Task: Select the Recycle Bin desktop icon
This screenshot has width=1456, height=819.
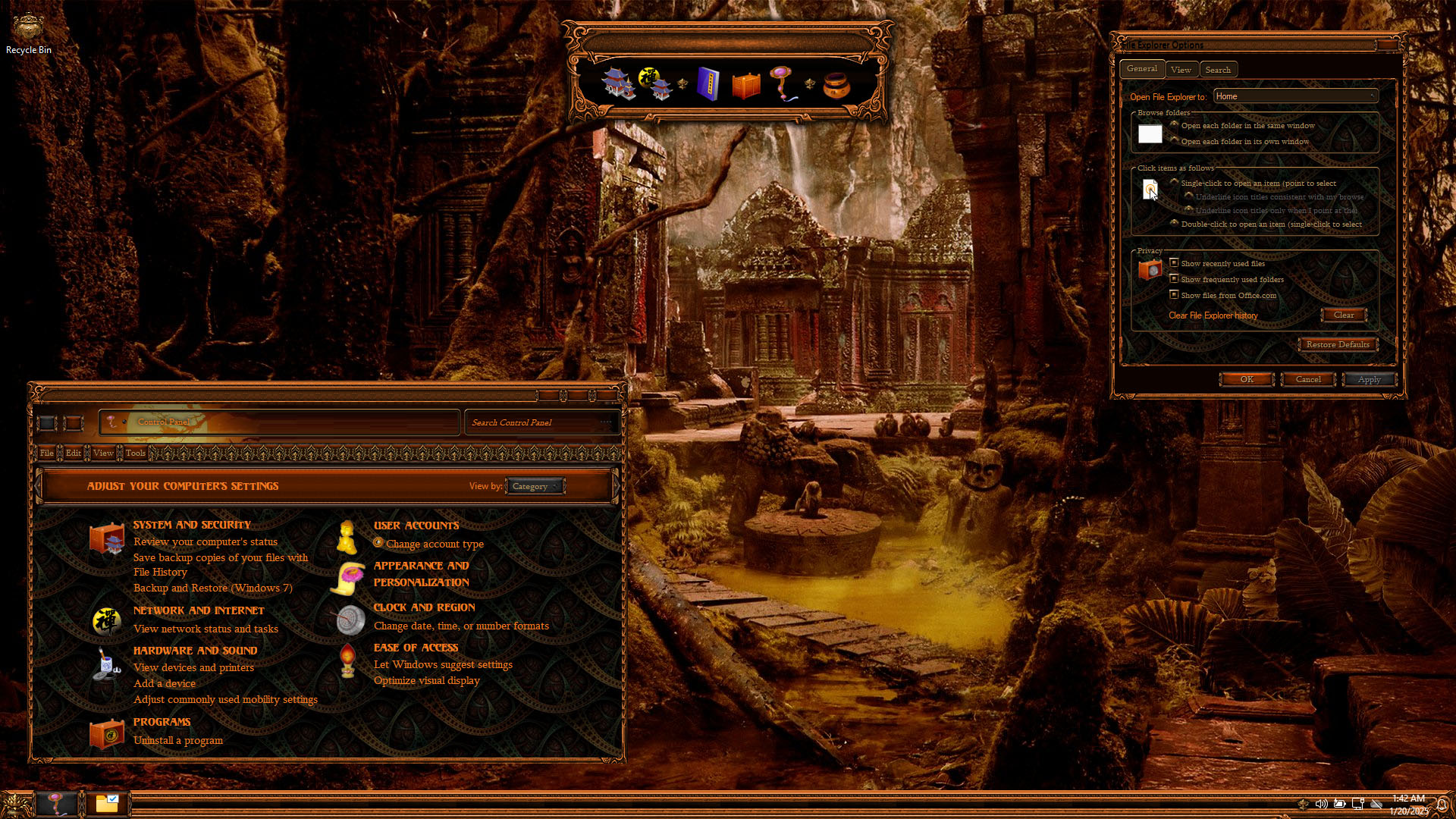Action: pyautogui.click(x=28, y=34)
